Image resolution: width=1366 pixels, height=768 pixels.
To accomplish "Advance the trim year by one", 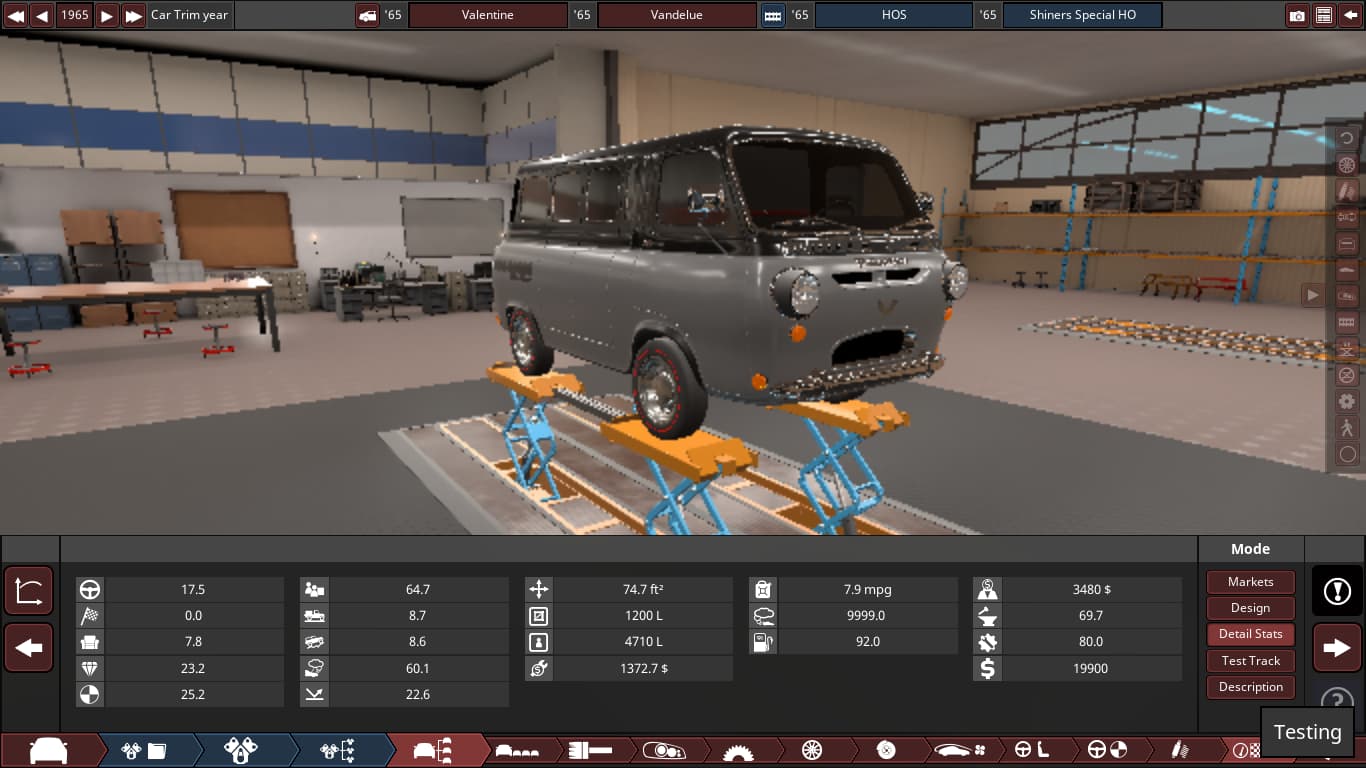I will coord(107,15).
